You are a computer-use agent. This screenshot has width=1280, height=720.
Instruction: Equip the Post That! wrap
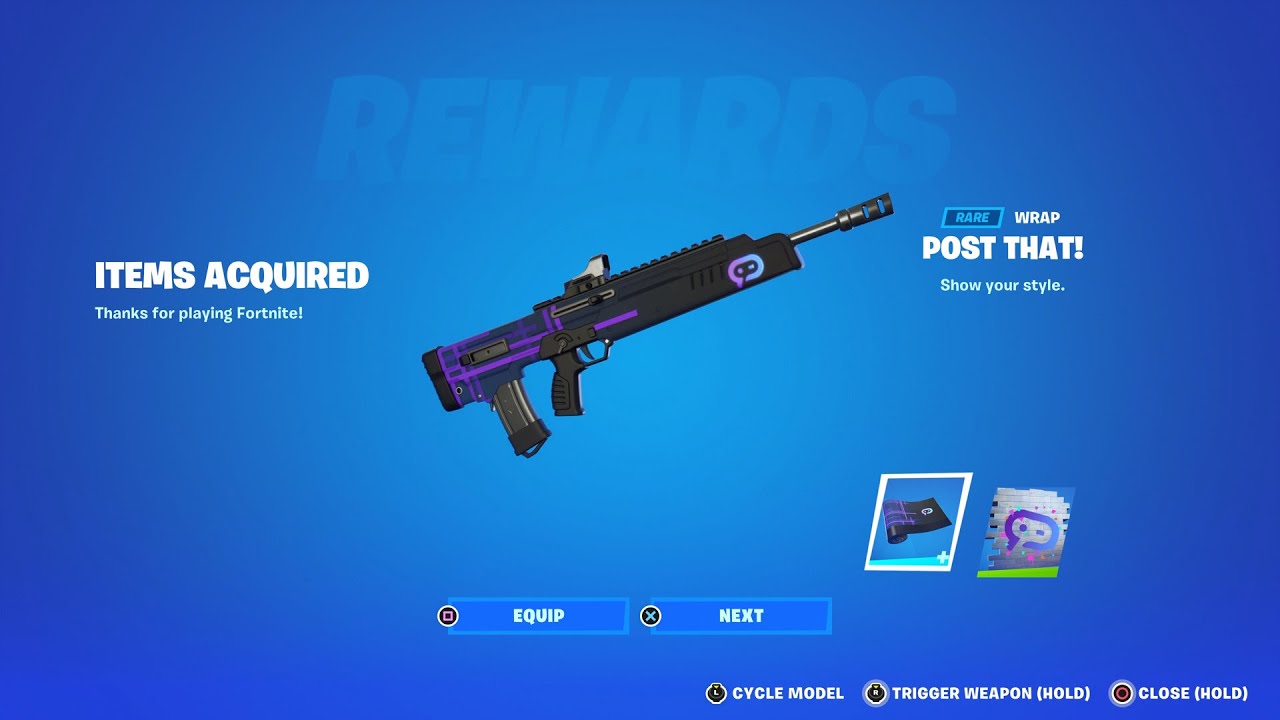pos(538,616)
